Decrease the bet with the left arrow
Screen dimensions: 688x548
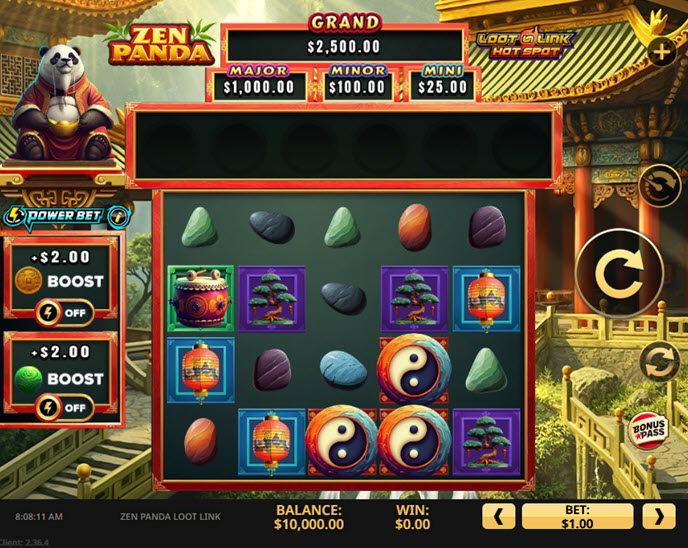(x=498, y=516)
